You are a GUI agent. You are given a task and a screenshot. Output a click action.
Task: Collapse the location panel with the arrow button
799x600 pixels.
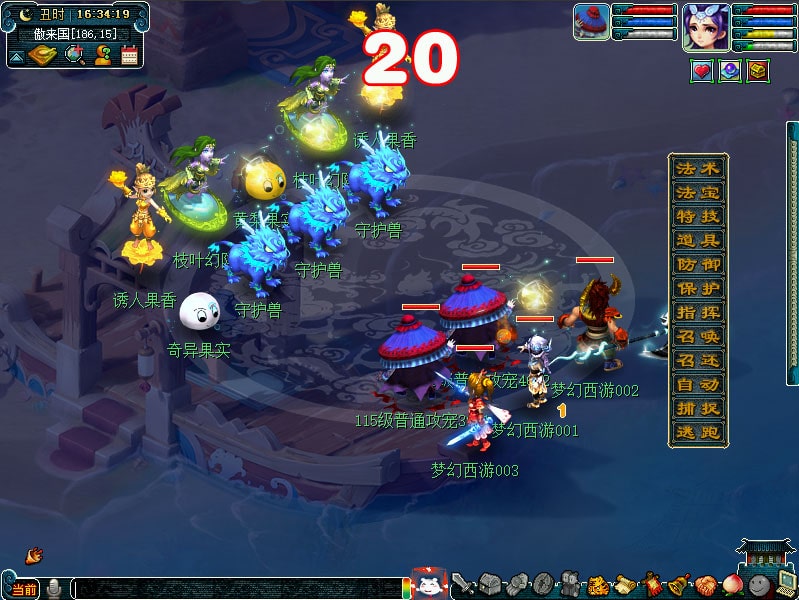click(16, 57)
